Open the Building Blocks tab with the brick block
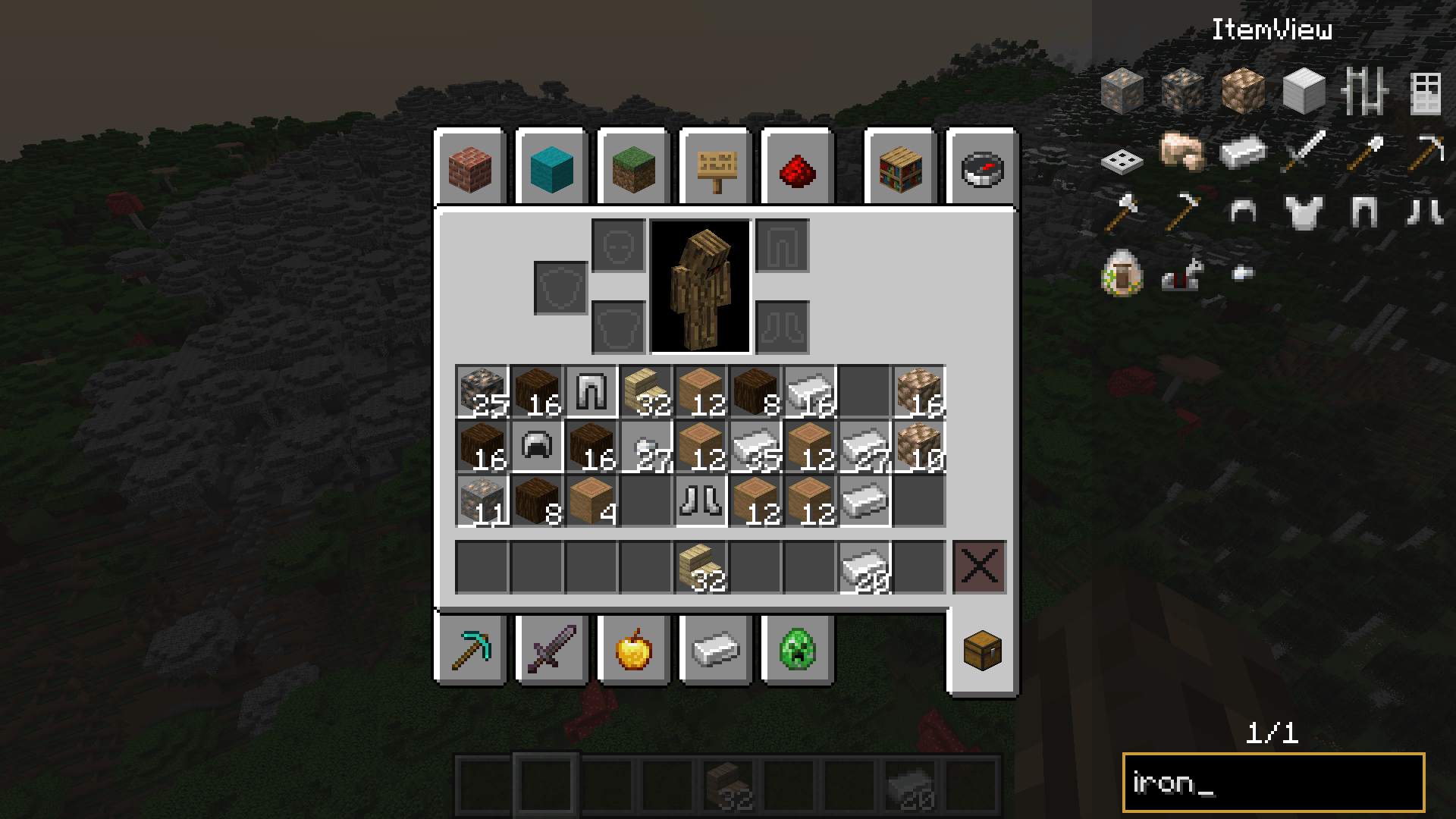The height and width of the screenshot is (819, 1456). pyautogui.click(x=471, y=170)
